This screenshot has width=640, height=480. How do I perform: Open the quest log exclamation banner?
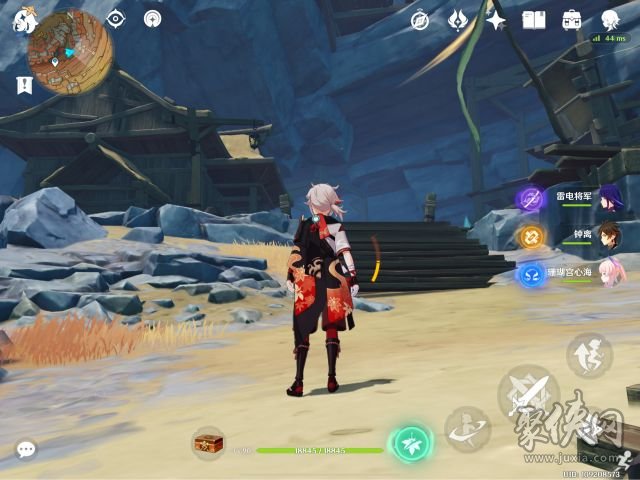[24, 86]
